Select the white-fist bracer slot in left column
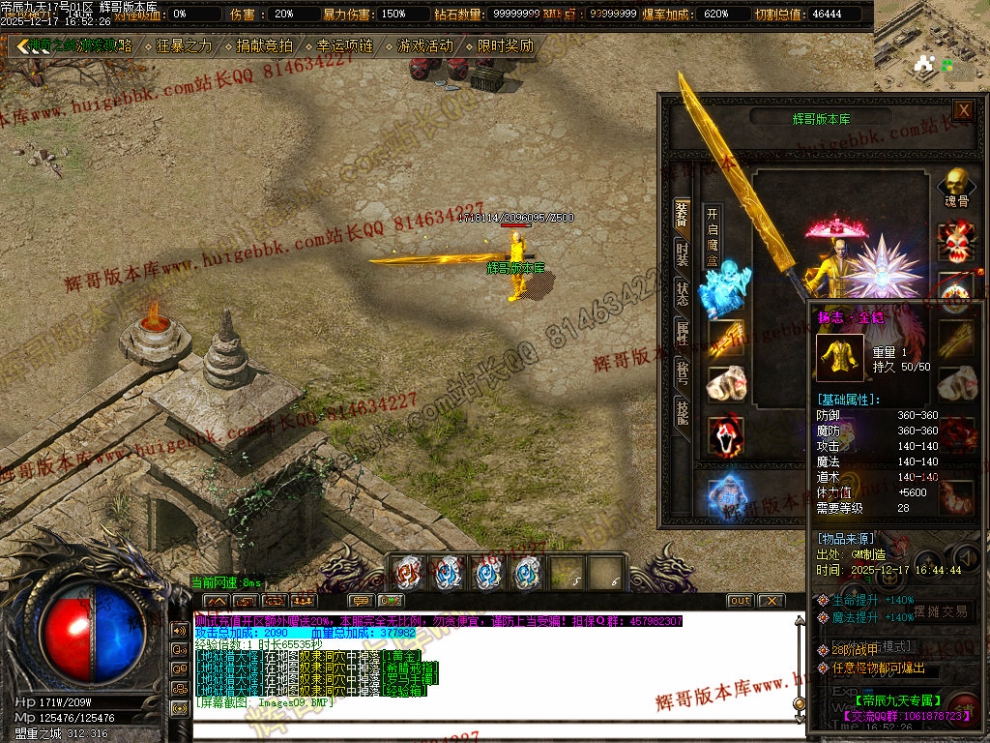990x743 pixels. point(727,385)
